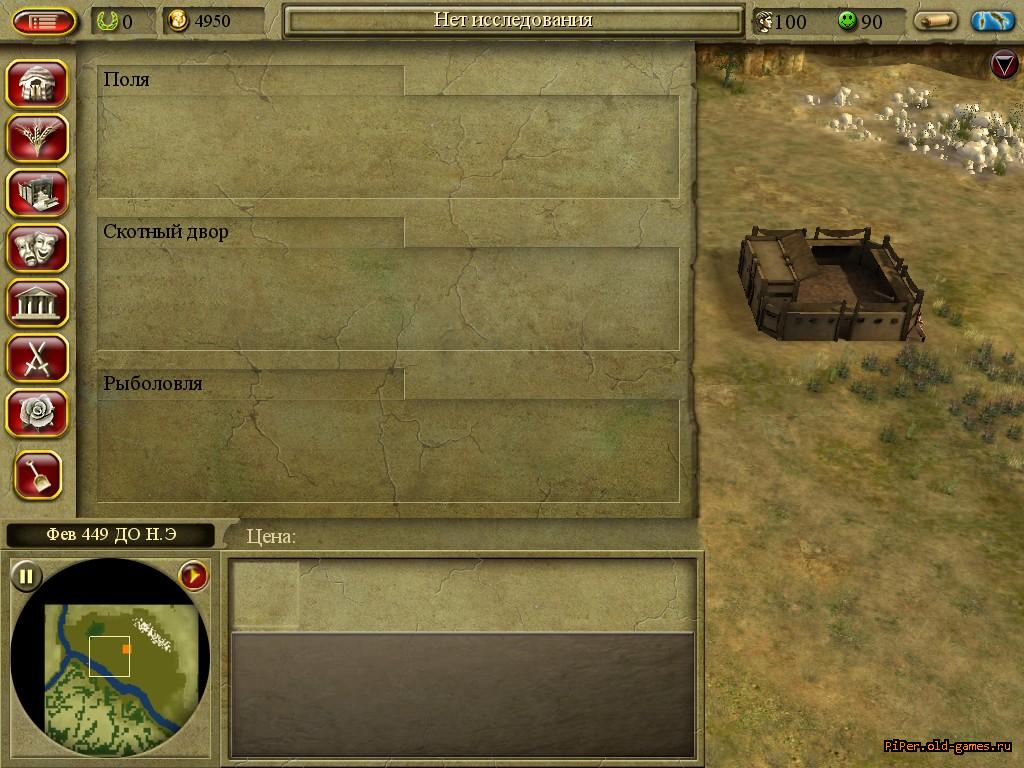
Task: Choose the rose decoration build category
Action: (38, 413)
